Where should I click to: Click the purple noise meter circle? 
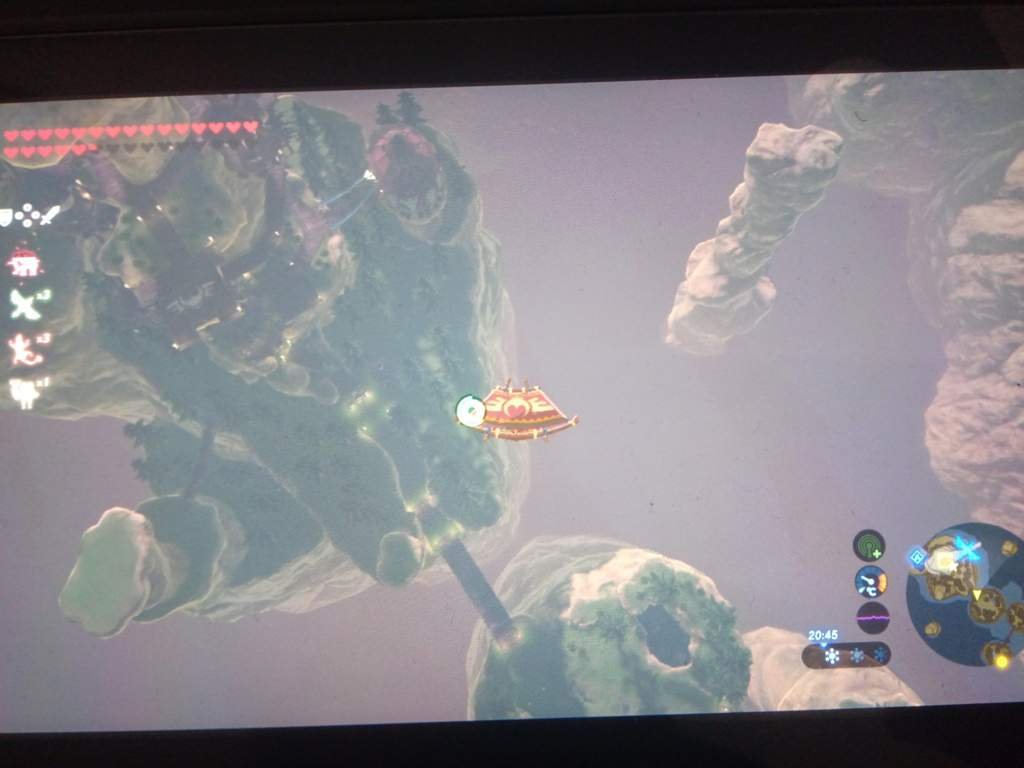pyautogui.click(x=872, y=618)
